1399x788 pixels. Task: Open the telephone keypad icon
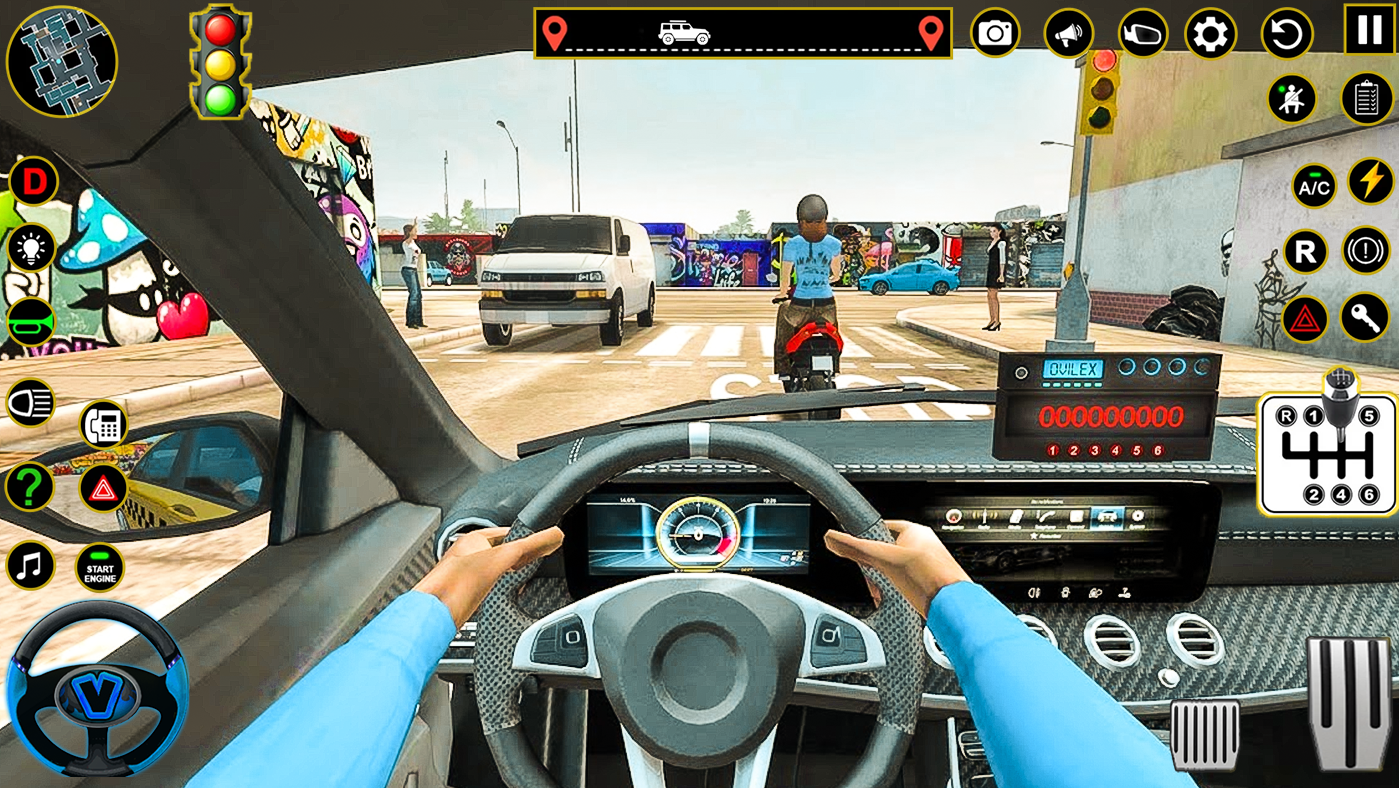point(103,425)
